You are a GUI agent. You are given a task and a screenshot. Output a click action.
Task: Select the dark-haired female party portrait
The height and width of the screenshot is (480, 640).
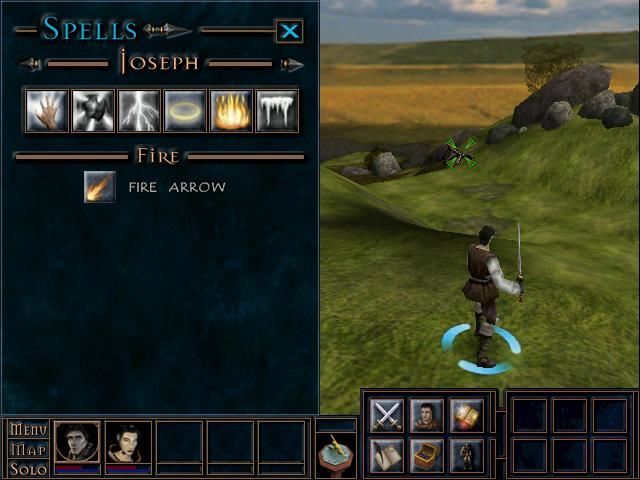[x=129, y=443]
